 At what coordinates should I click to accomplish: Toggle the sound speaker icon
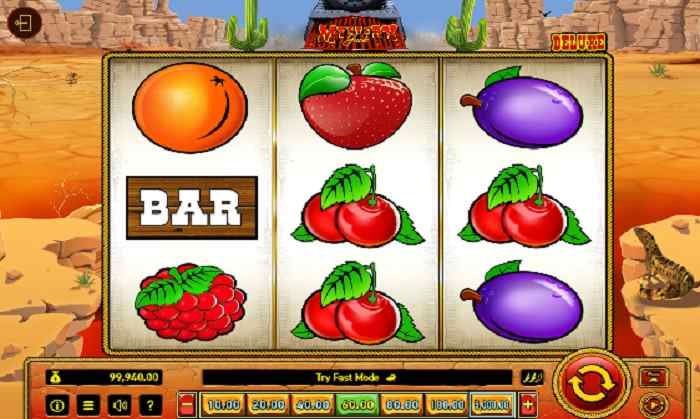tap(119, 405)
